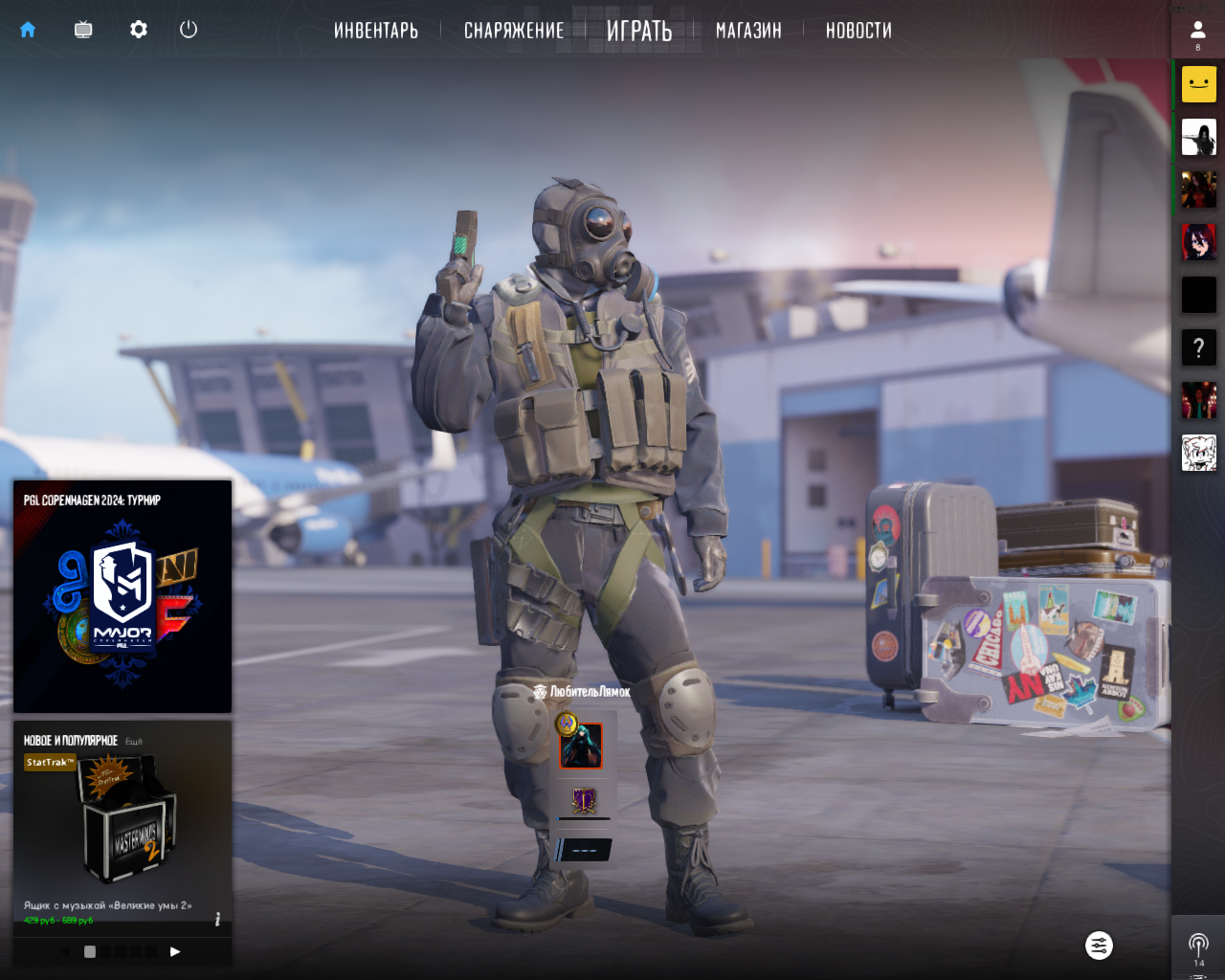
Task: Go to the home screen
Action: coord(28,30)
